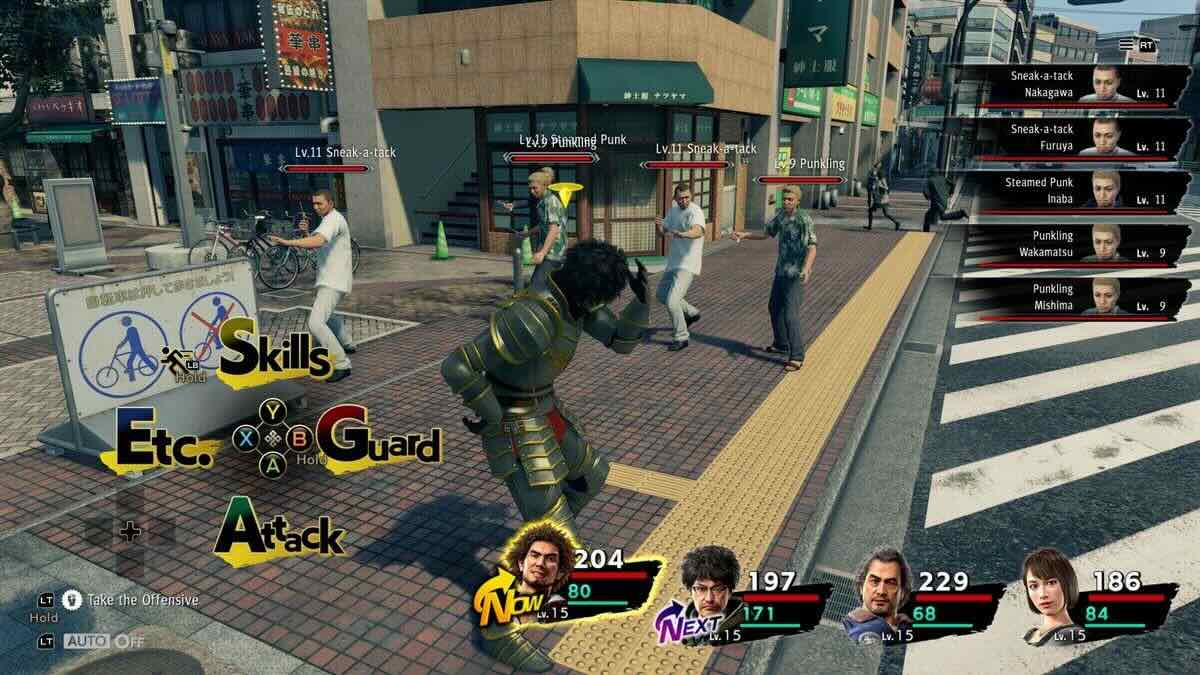This screenshot has width=1200, height=675.
Task: Open the Skills command
Action: 272,352
